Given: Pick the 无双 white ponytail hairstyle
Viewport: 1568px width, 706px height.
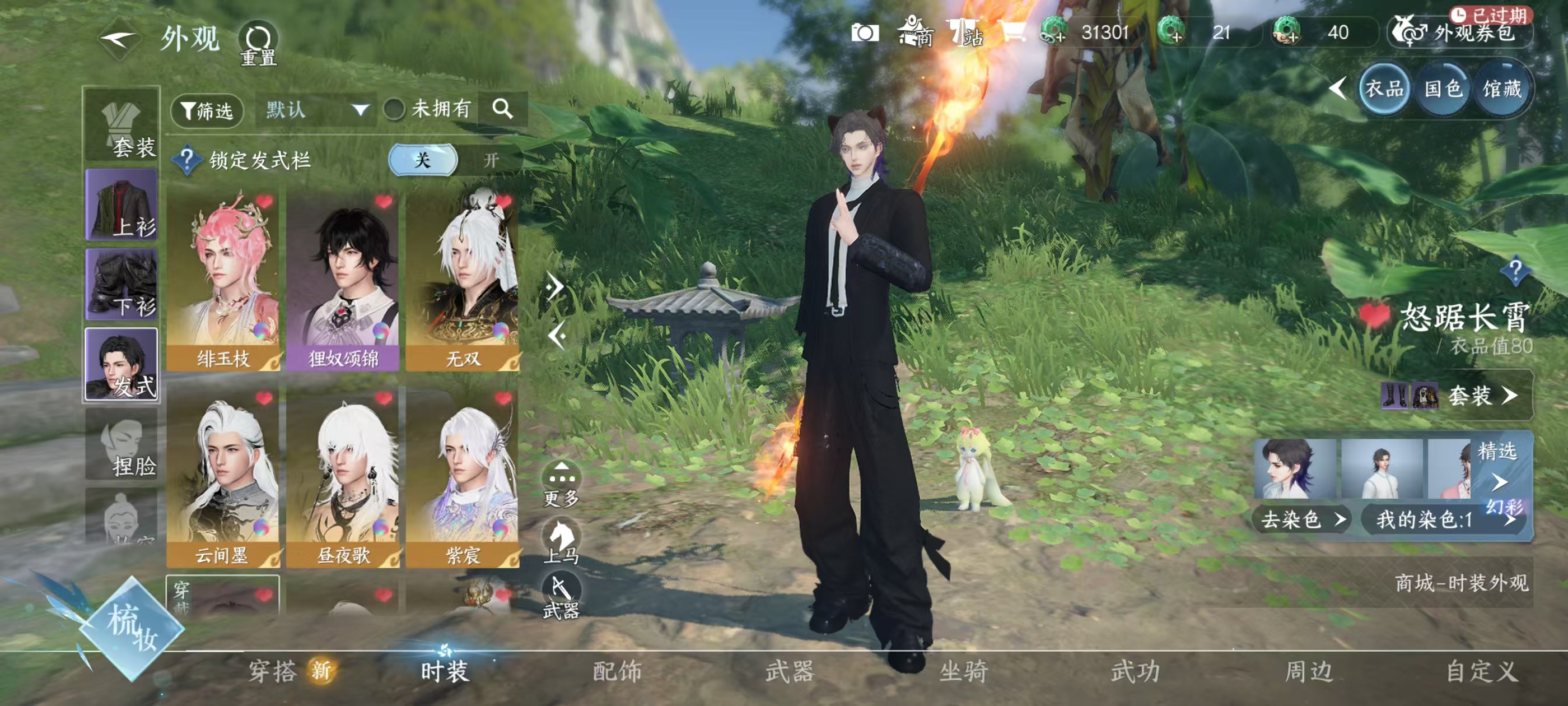Looking at the screenshot, I should point(463,280).
